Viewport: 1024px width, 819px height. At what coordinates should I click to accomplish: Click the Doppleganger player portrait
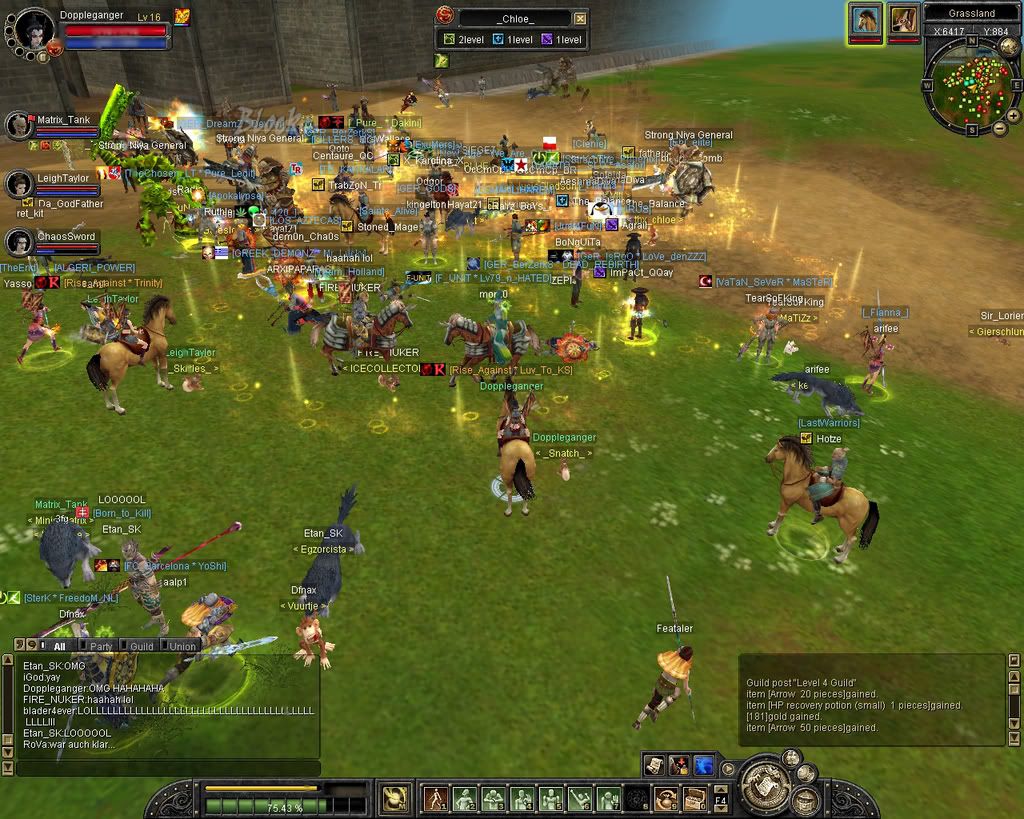pos(32,30)
